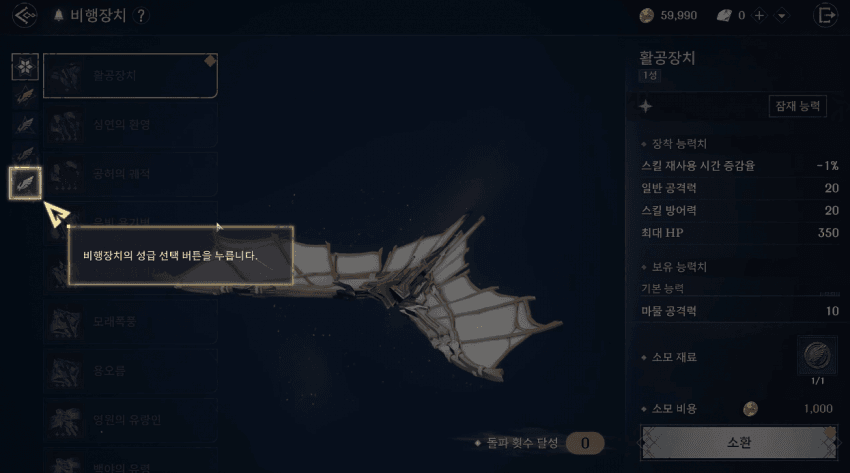The width and height of the screenshot is (850, 473).
Task: Click the 소환 summon button
Action: 740,443
